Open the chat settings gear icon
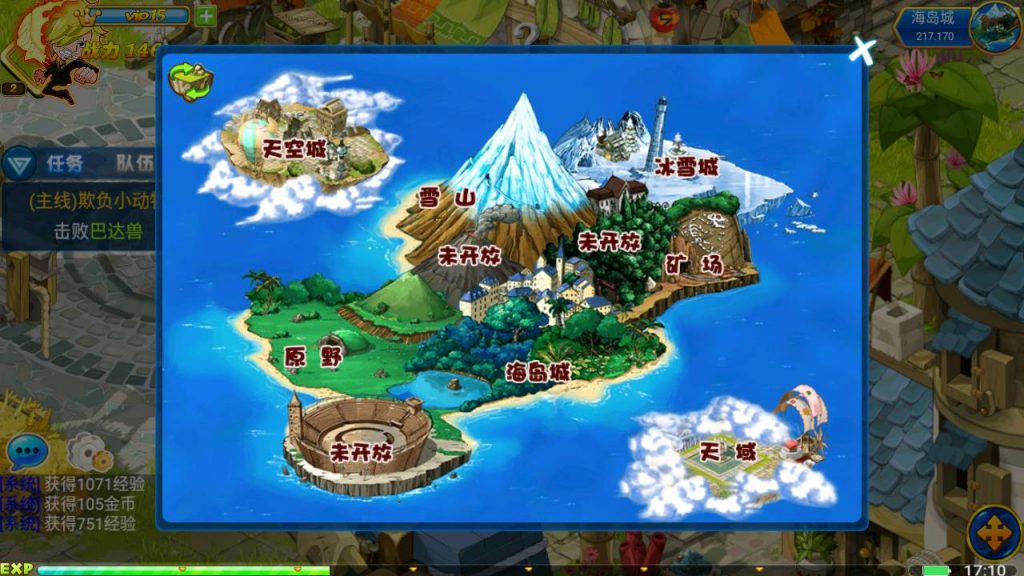The height and width of the screenshot is (576, 1024). point(90,455)
